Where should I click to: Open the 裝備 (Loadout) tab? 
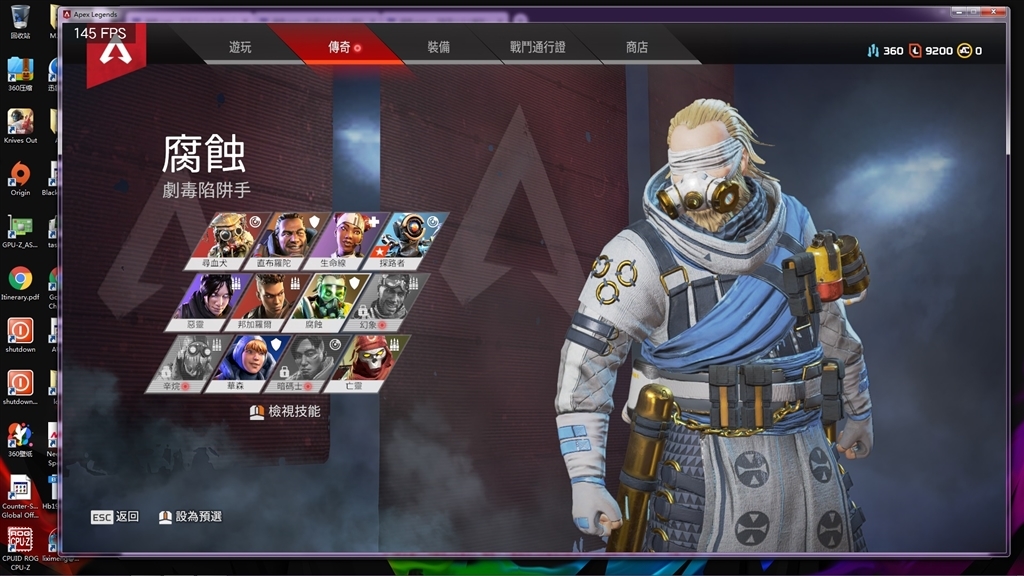point(438,47)
